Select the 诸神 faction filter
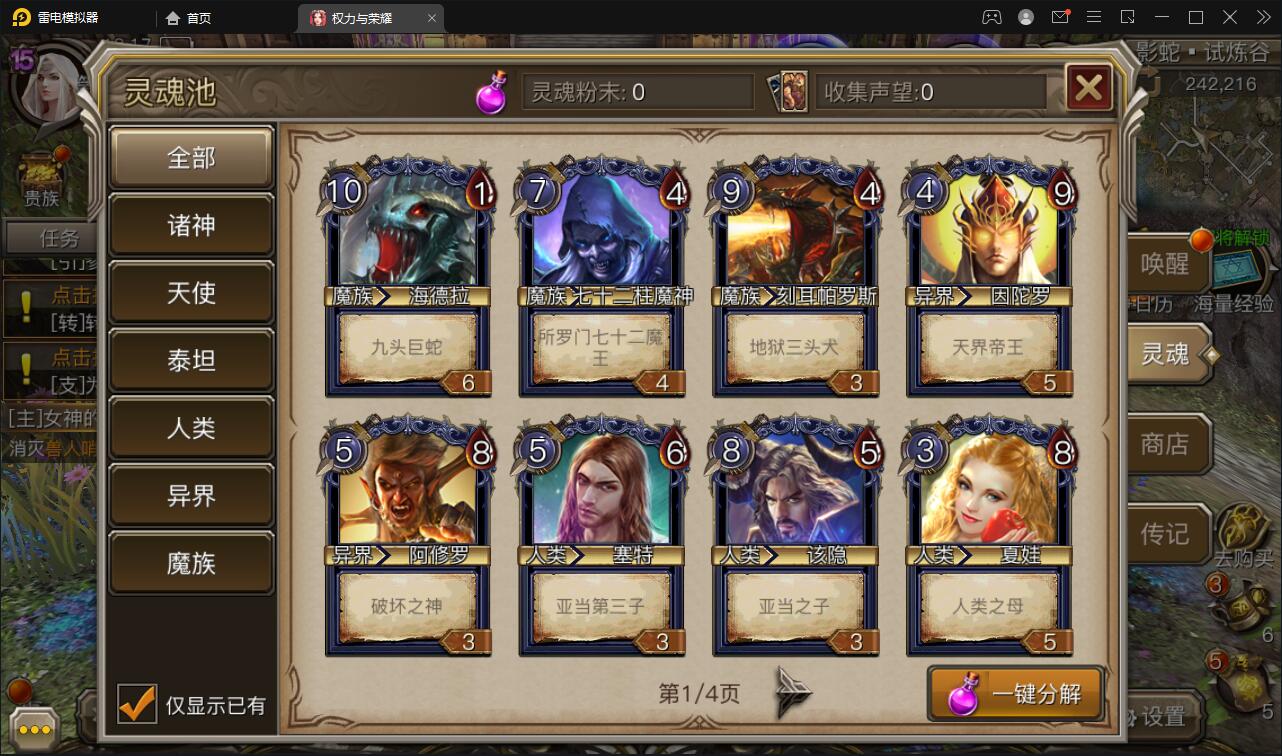Screen dimensions: 1282x756 (x=191, y=225)
